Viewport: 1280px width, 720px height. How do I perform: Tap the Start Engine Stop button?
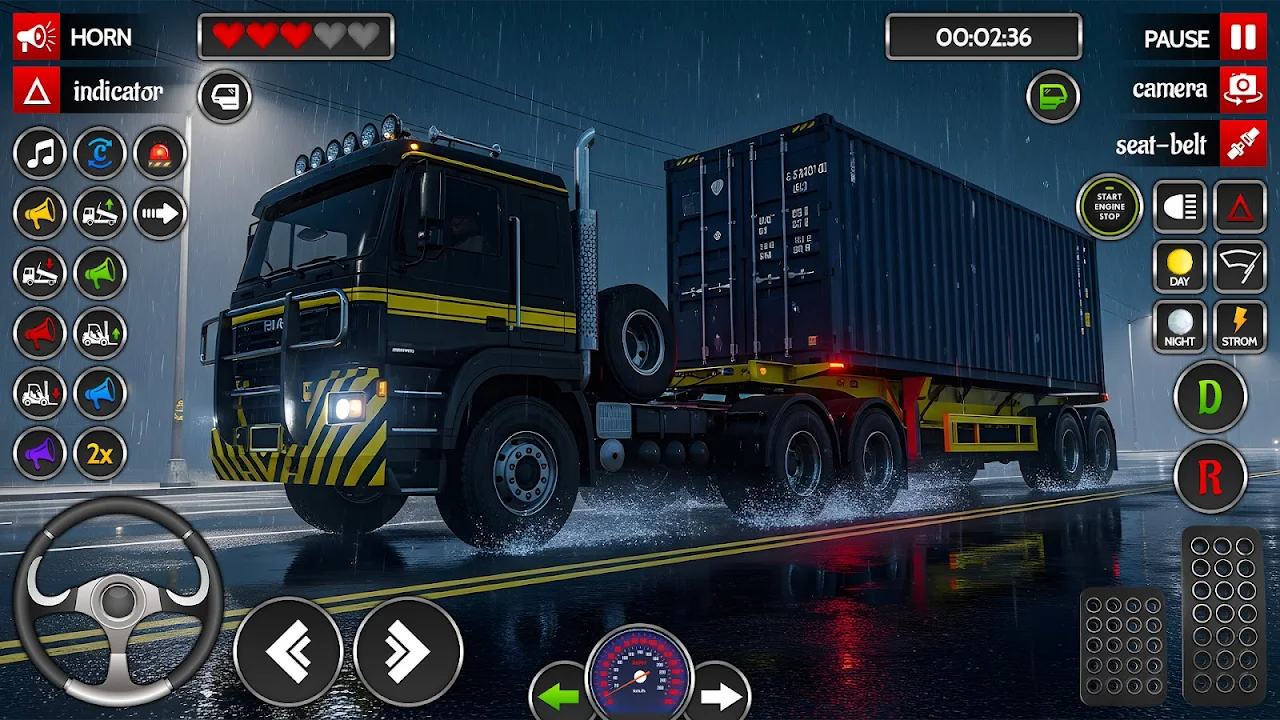1109,207
